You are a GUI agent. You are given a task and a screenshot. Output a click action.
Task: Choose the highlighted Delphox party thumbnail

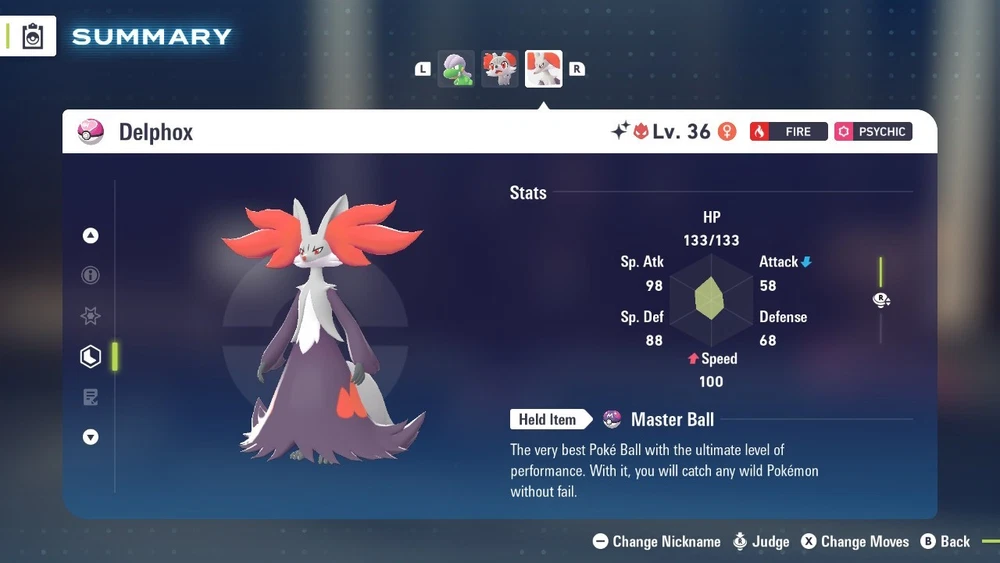click(544, 69)
